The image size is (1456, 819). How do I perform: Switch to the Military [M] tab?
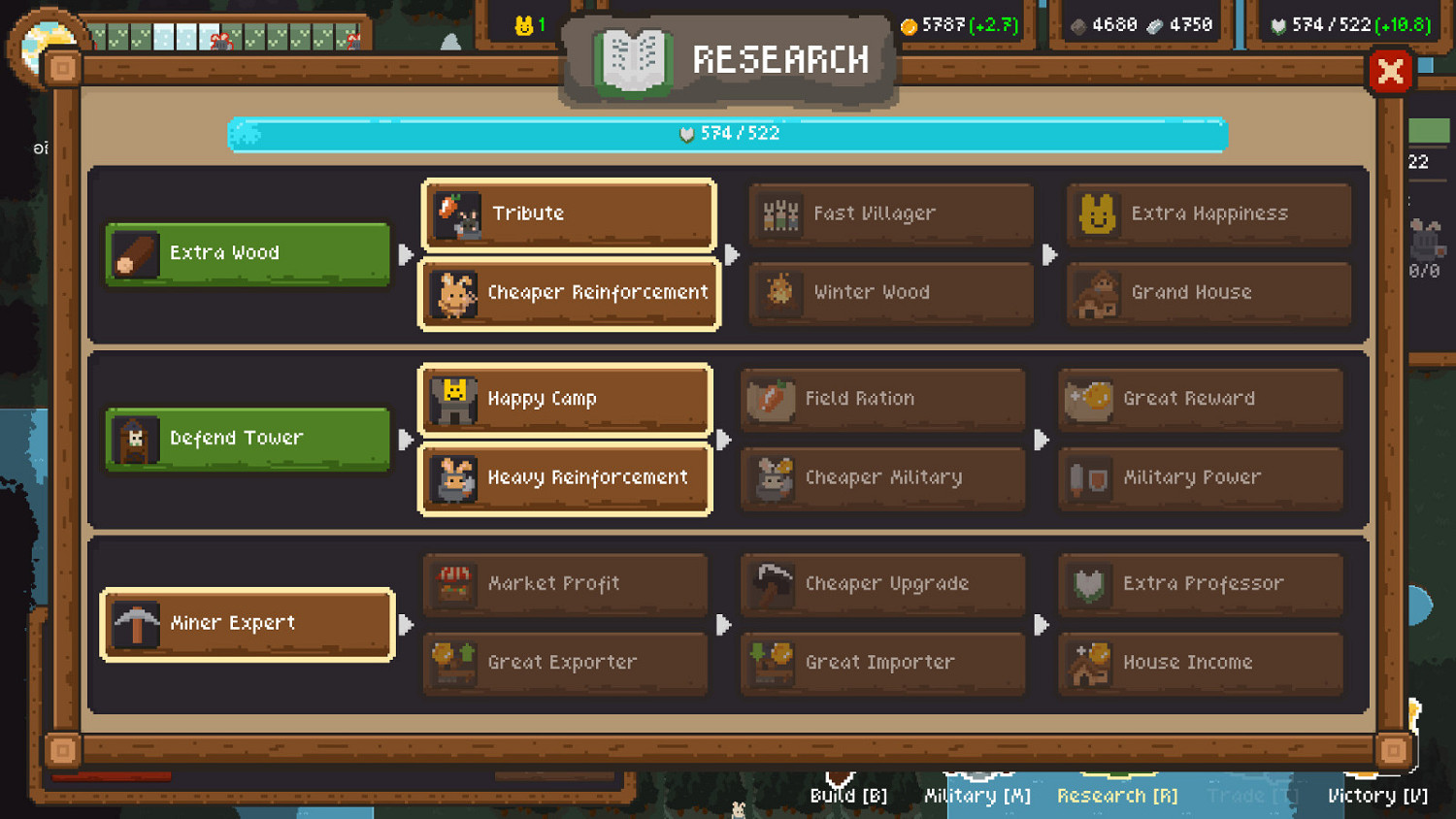point(976,796)
